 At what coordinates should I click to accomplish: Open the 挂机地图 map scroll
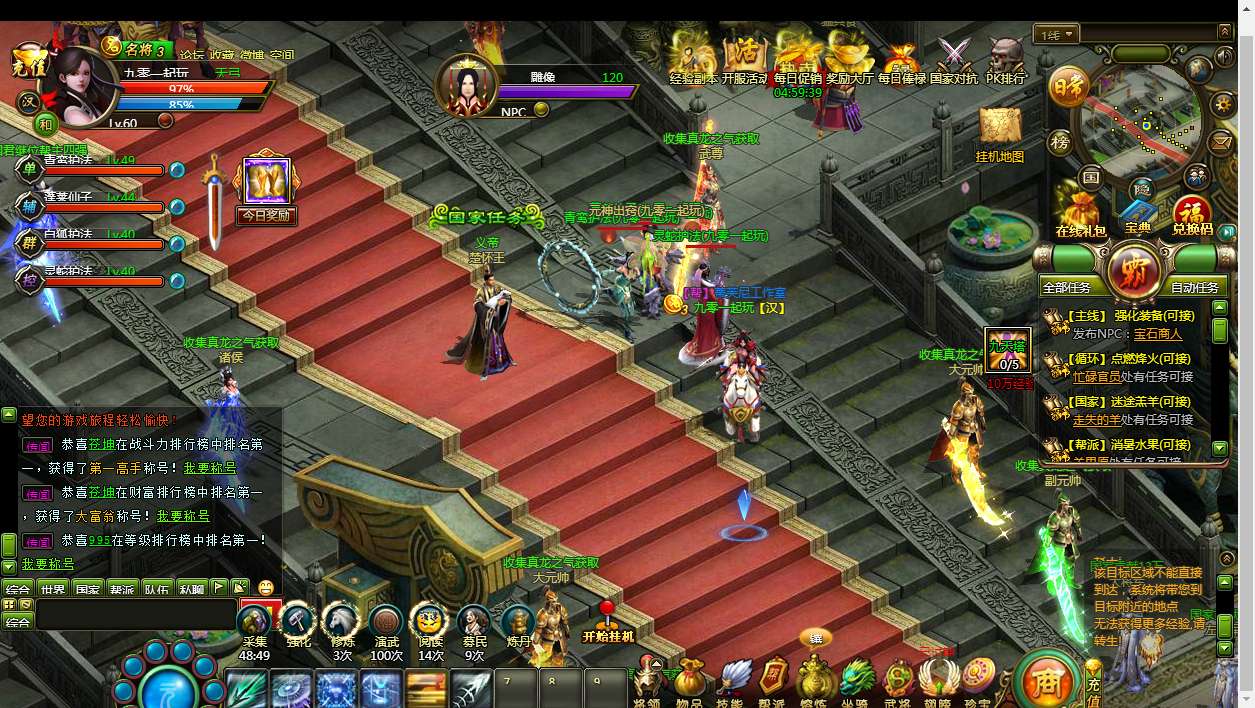tap(999, 131)
